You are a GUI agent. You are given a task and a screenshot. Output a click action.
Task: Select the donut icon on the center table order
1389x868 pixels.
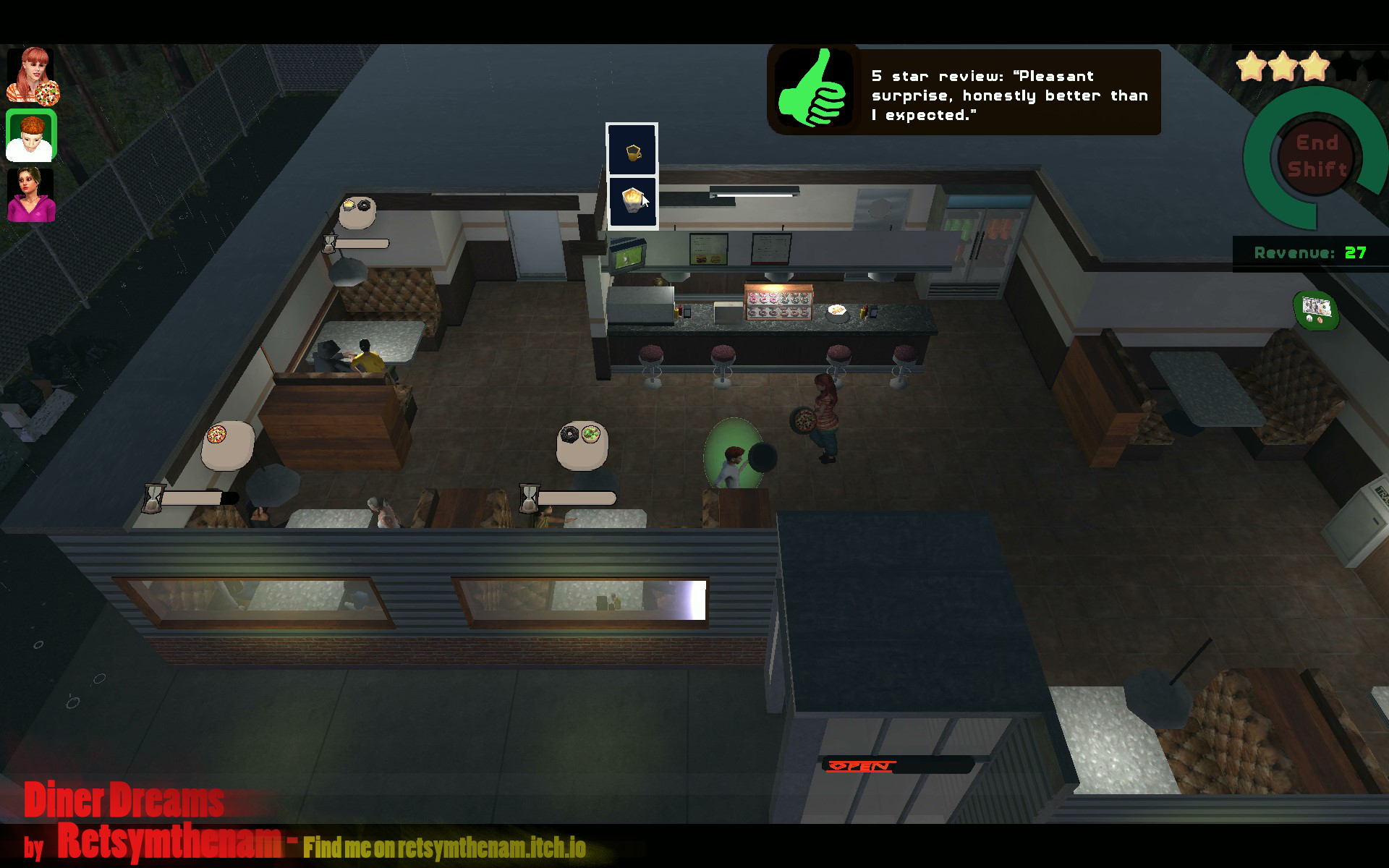pyautogui.click(x=569, y=434)
